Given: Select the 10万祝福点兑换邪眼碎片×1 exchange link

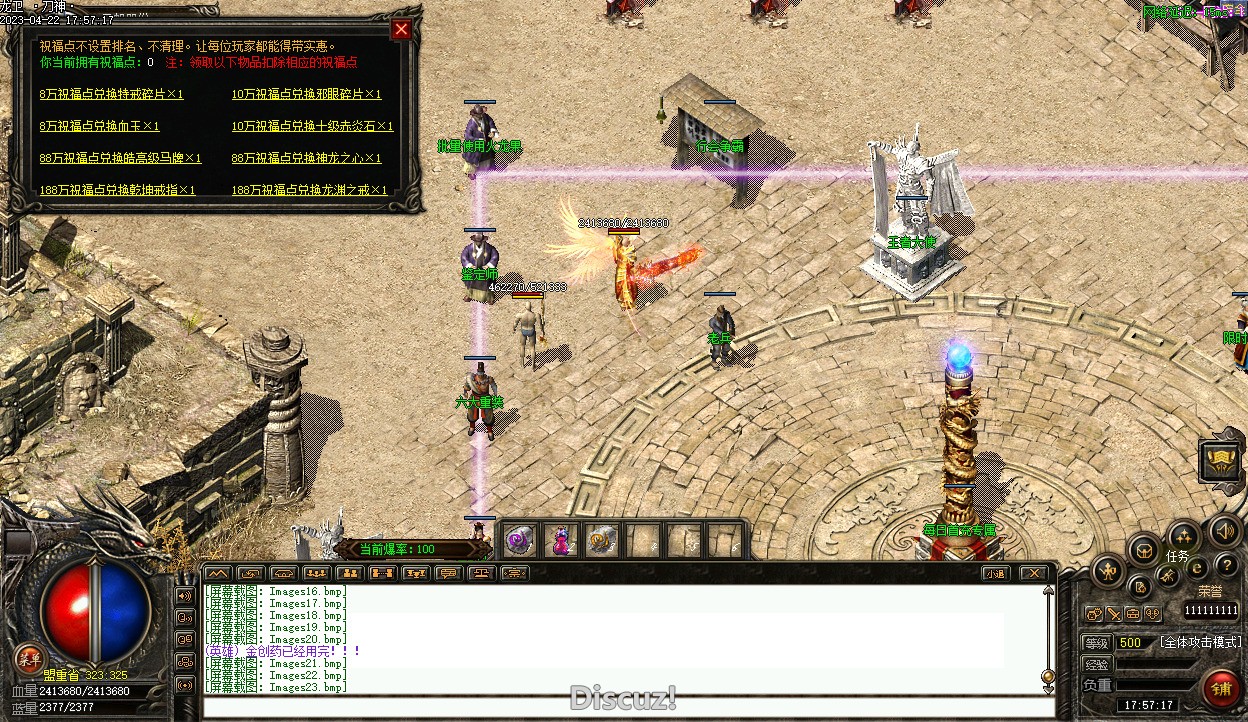Looking at the screenshot, I should click(306, 94).
